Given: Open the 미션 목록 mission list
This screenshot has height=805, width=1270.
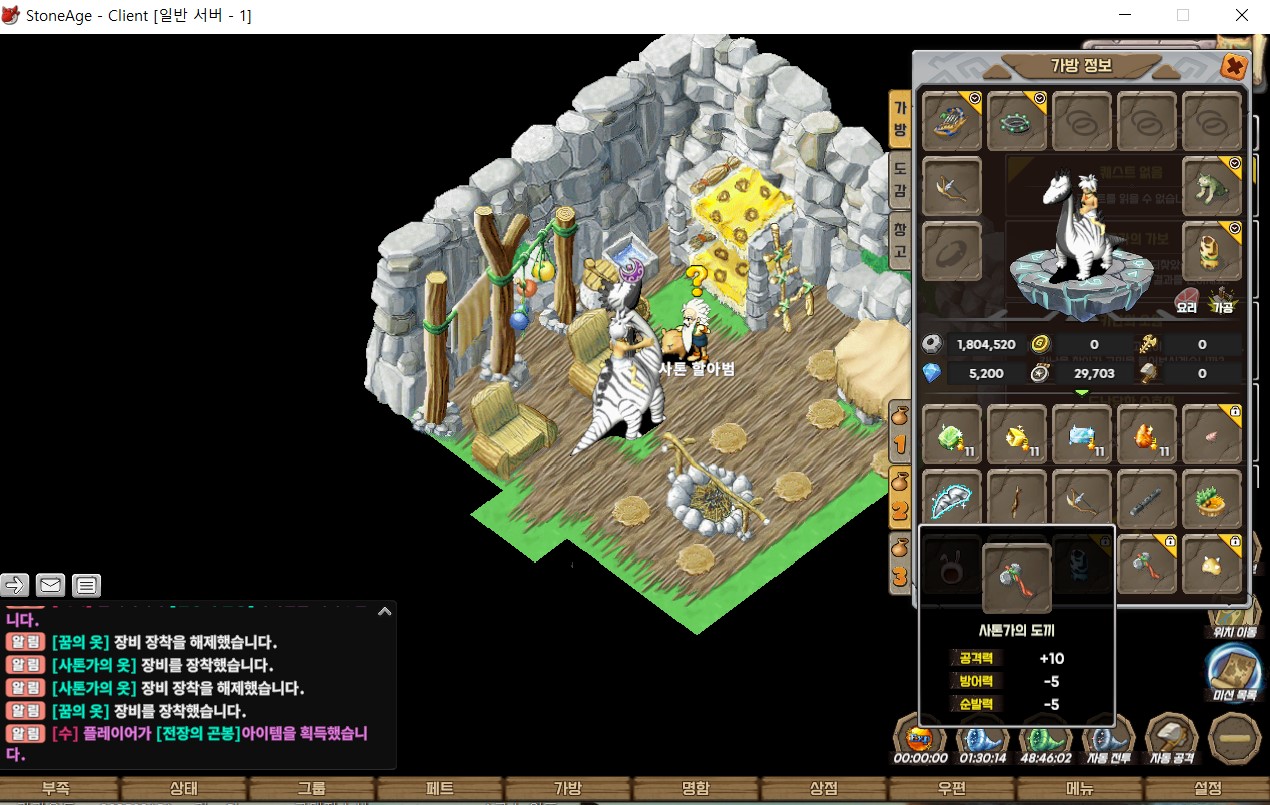Looking at the screenshot, I should pos(1232,671).
